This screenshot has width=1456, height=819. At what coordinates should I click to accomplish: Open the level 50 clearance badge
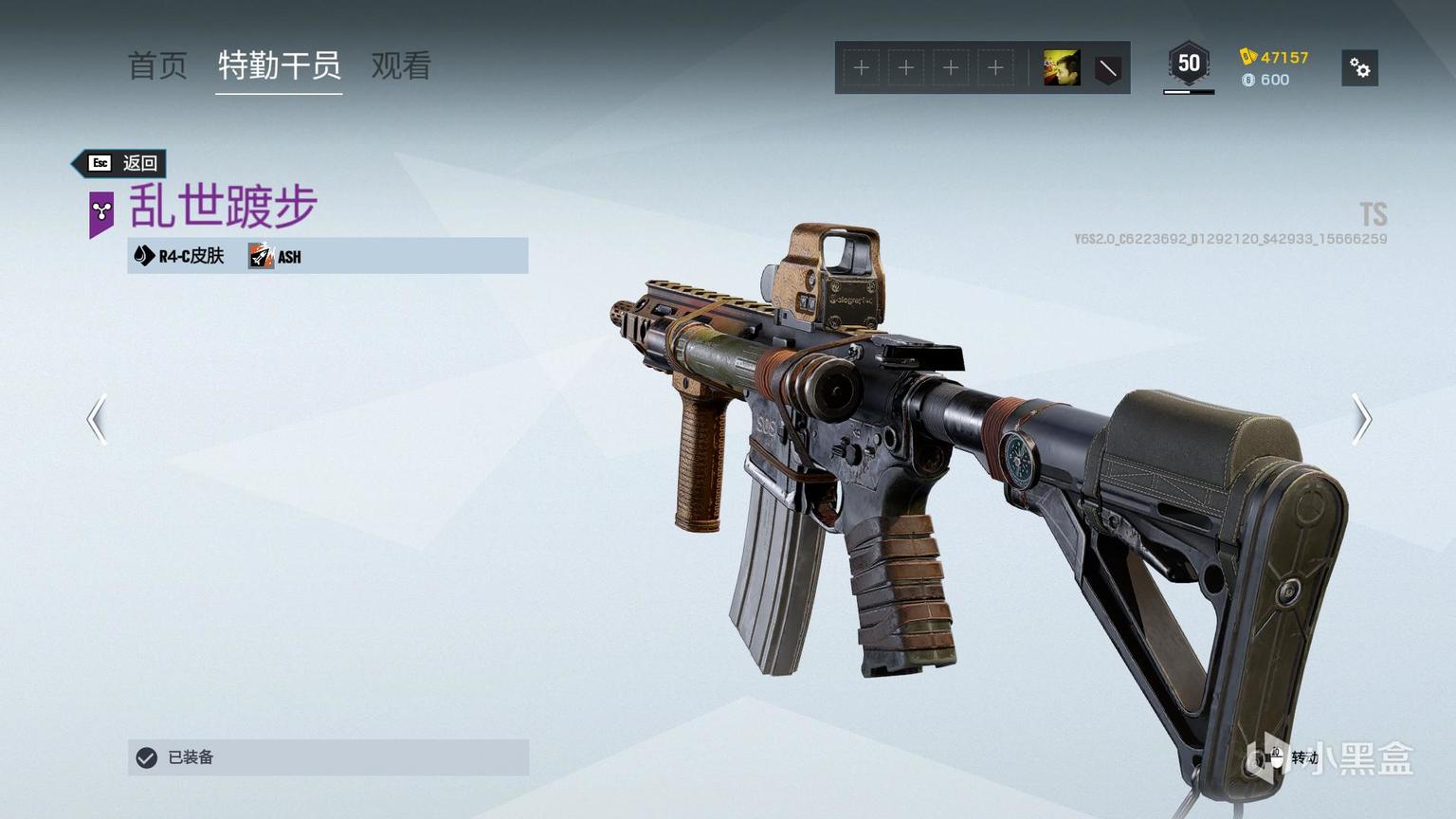click(1188, 64)
